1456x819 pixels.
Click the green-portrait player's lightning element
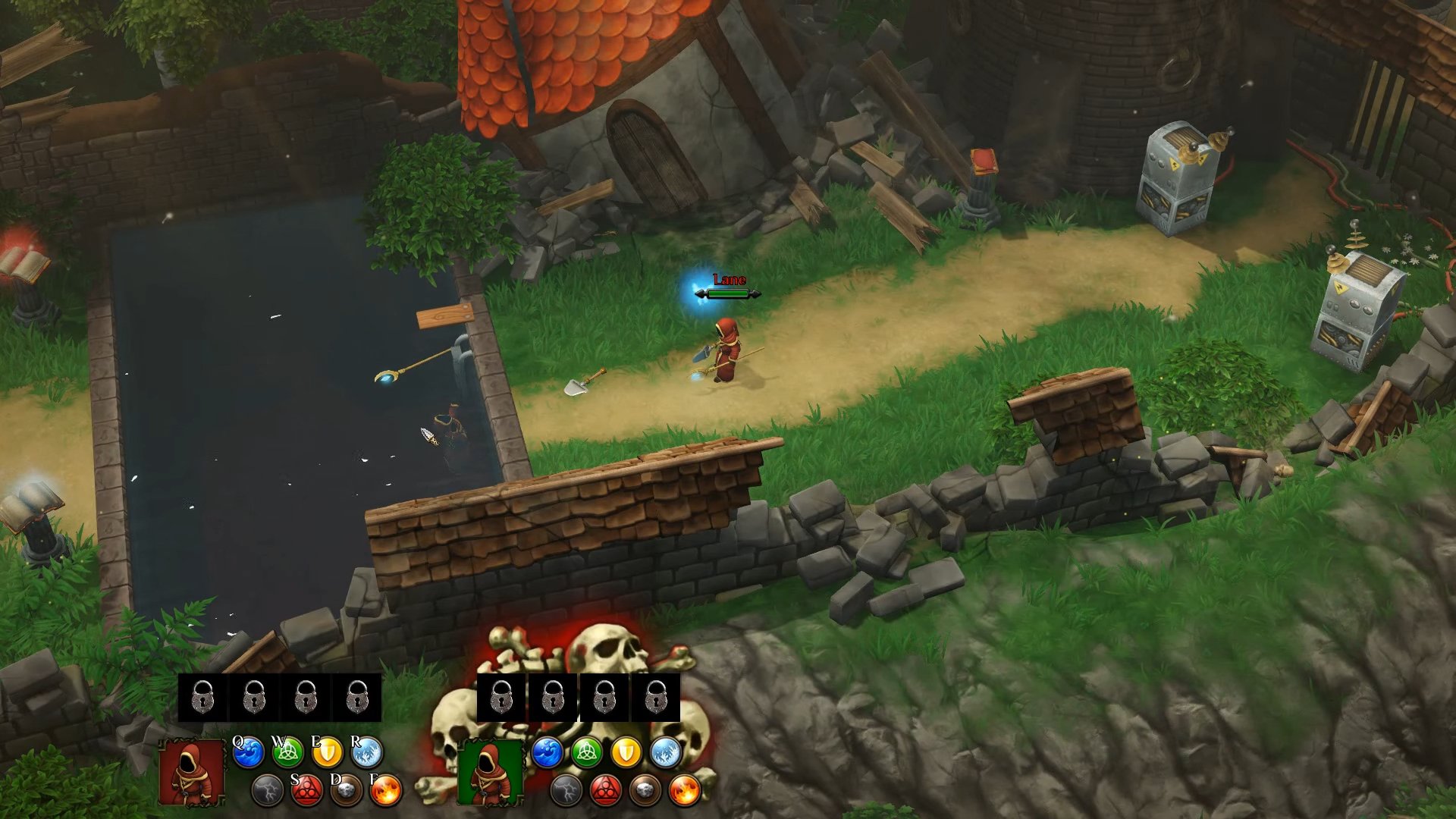click(566, 791)
